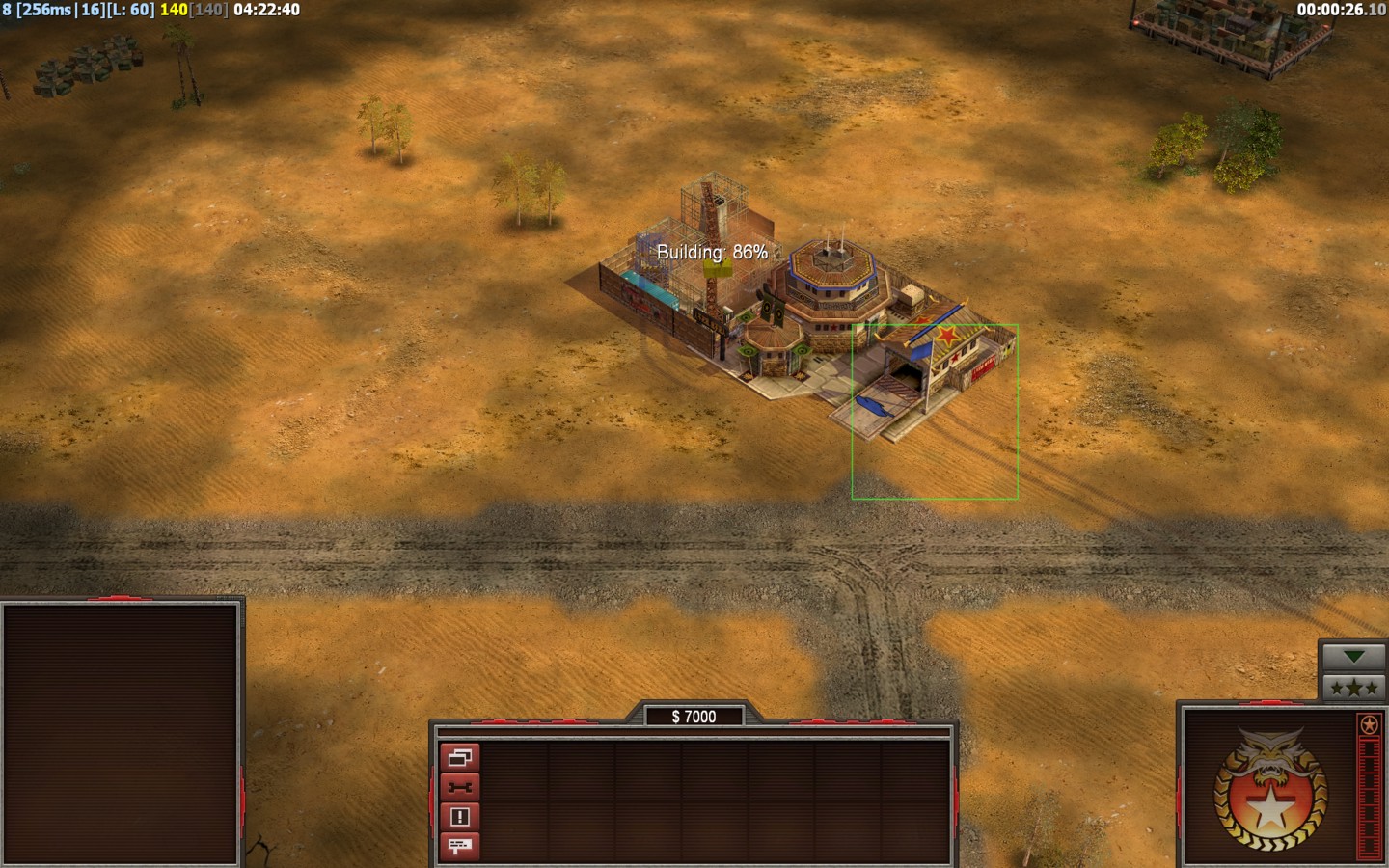Viewport: 1389px width, 868px height.
Task: Collapse the control bar with green arrow
Action: (x=1353, y=657)
